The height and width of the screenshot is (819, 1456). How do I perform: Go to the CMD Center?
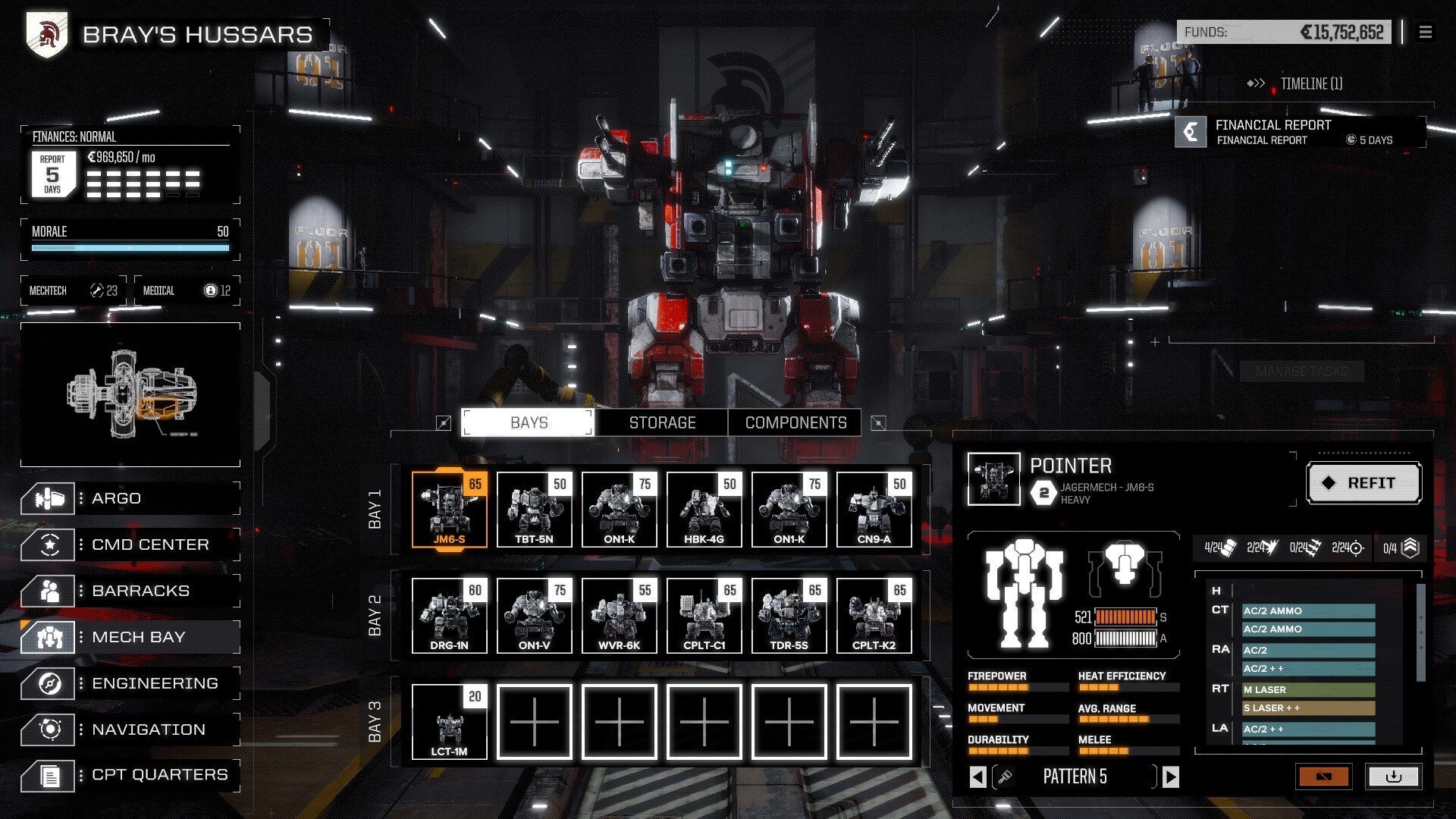pos(130,544)
